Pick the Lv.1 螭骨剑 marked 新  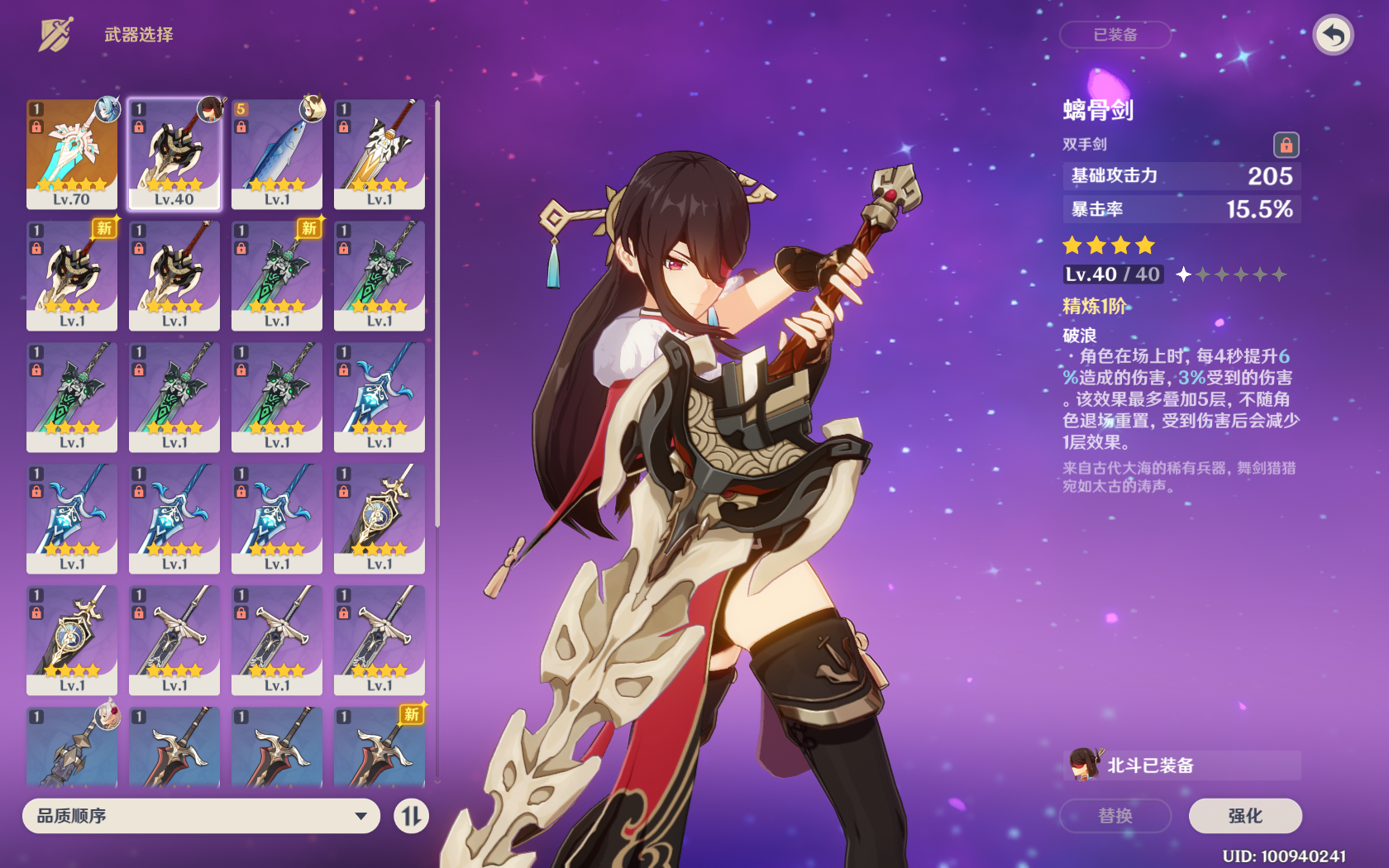coord(72,275)
